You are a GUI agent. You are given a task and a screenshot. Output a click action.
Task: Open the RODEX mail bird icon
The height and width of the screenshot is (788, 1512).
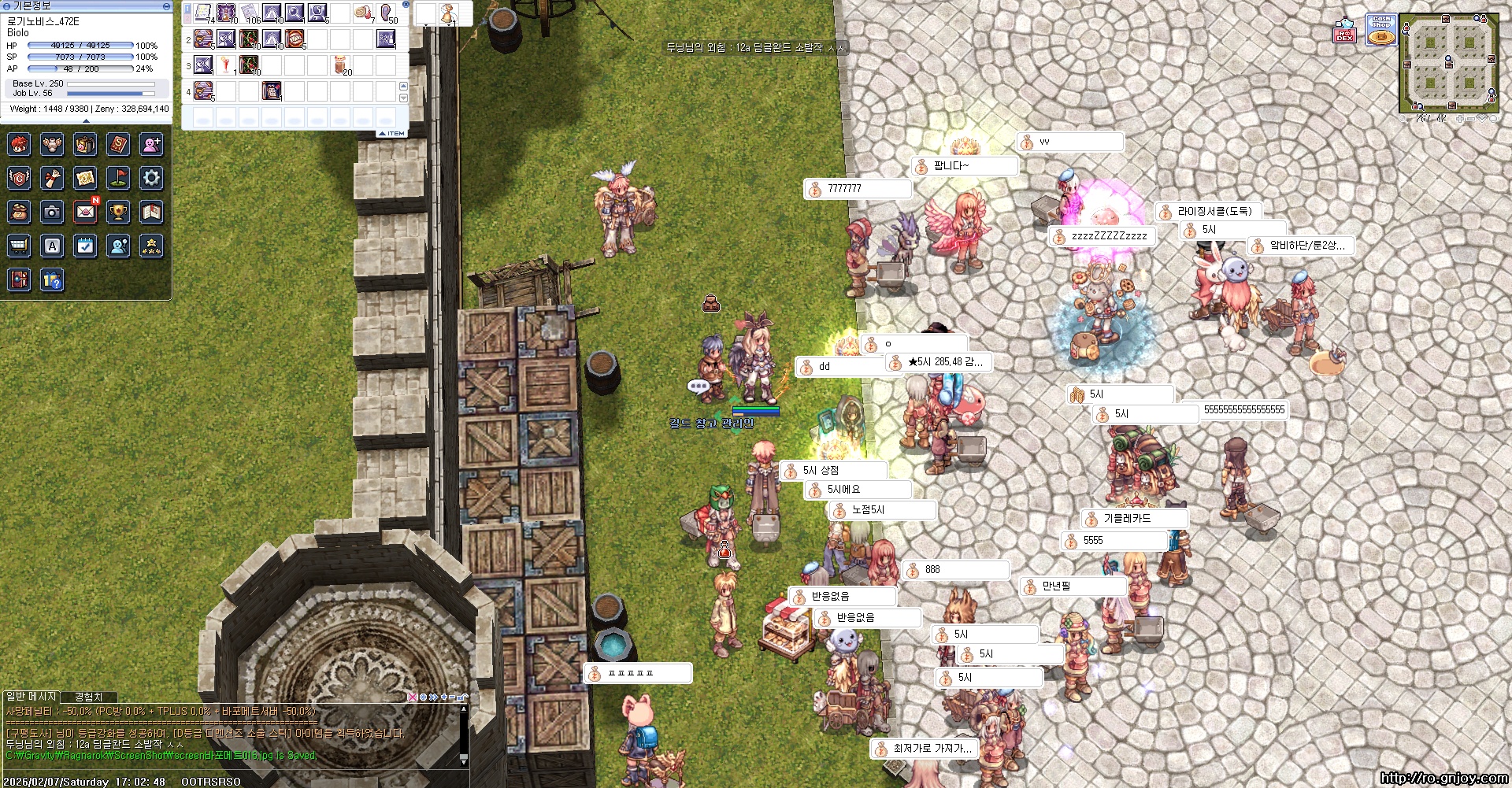click(x=1344, y=31)
